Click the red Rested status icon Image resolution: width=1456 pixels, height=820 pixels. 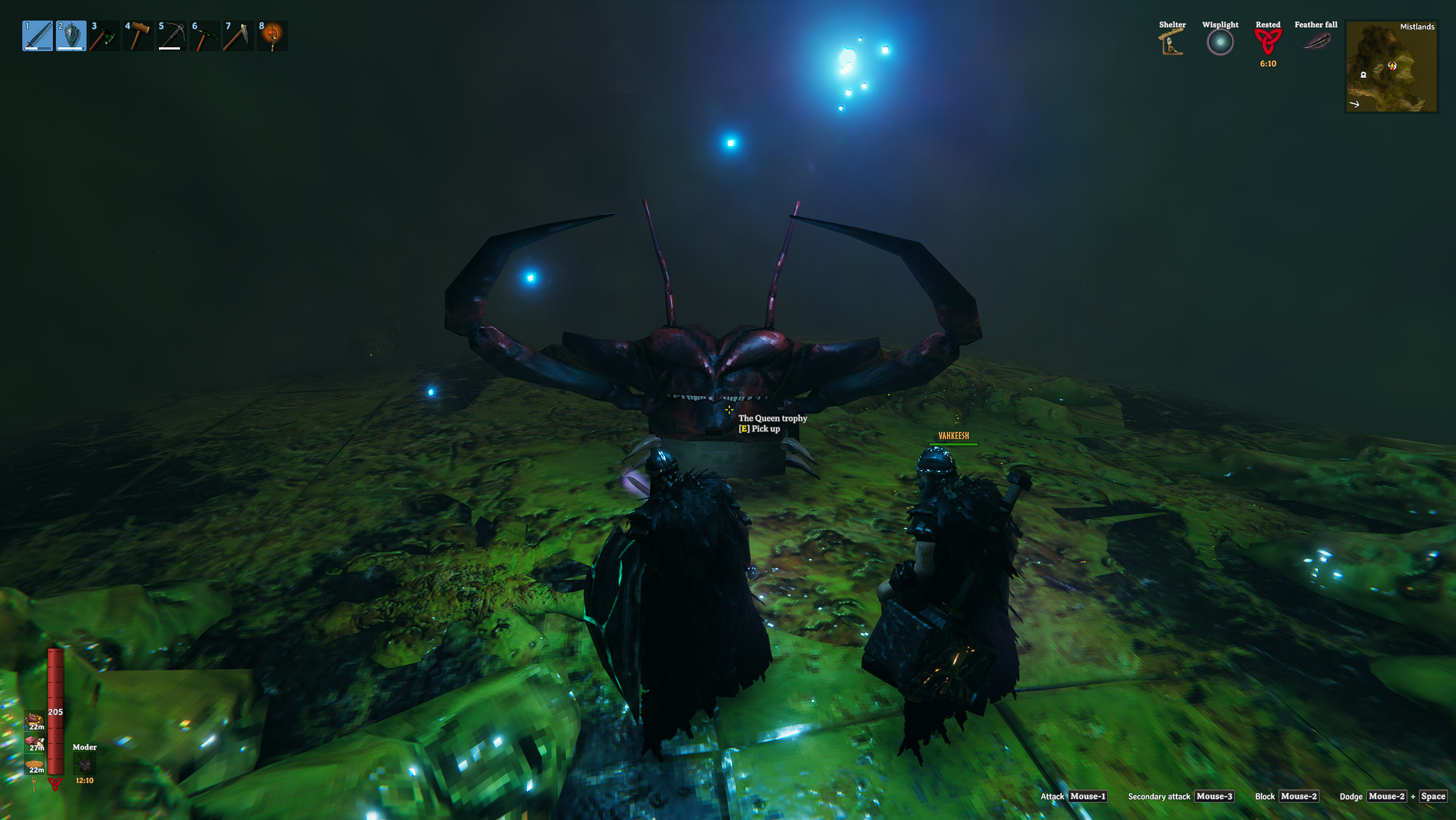[x=1267, y=42]
